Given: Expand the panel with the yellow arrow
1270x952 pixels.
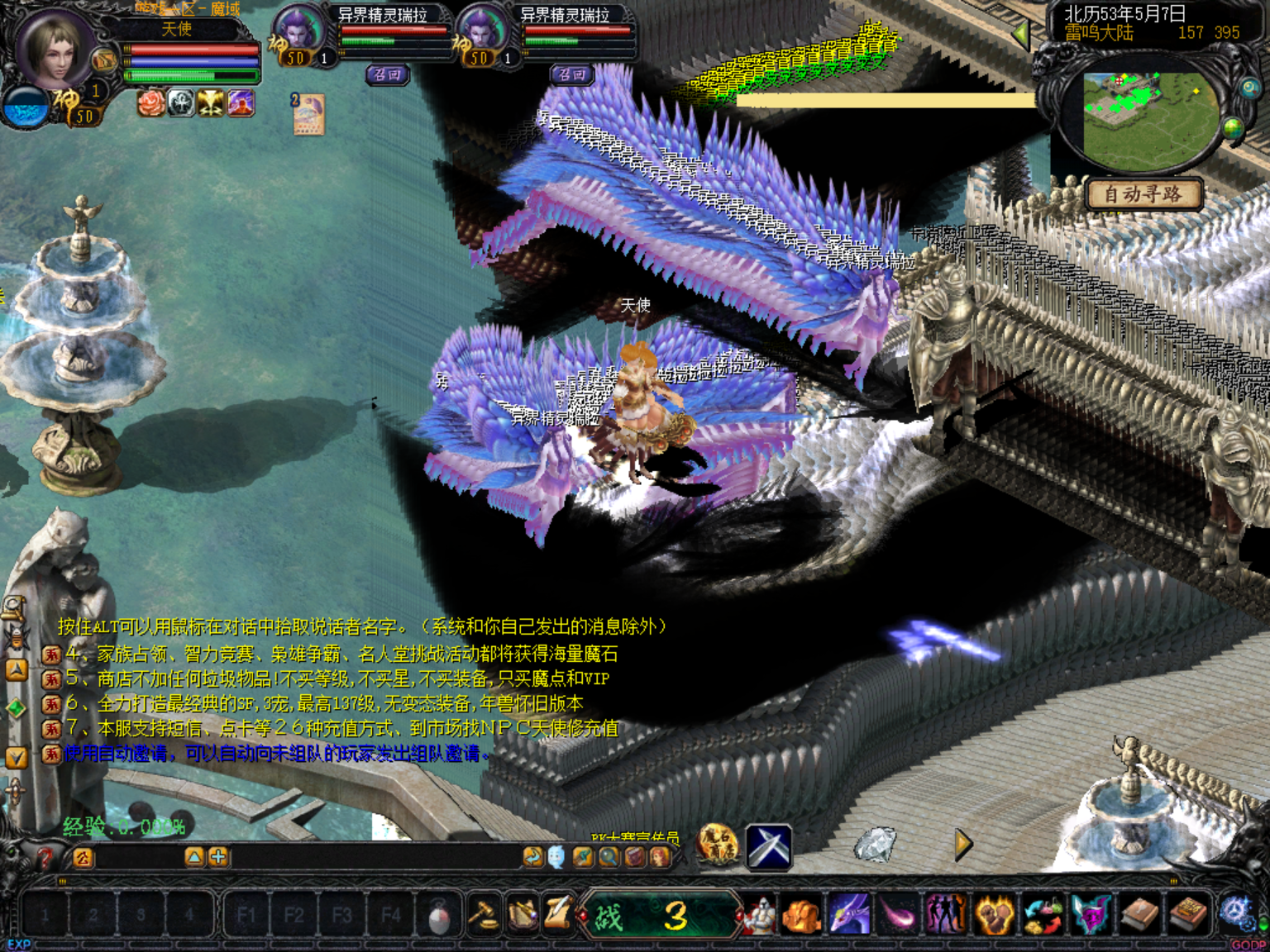Looking at the screenshot, I should (x=963, y=845).
